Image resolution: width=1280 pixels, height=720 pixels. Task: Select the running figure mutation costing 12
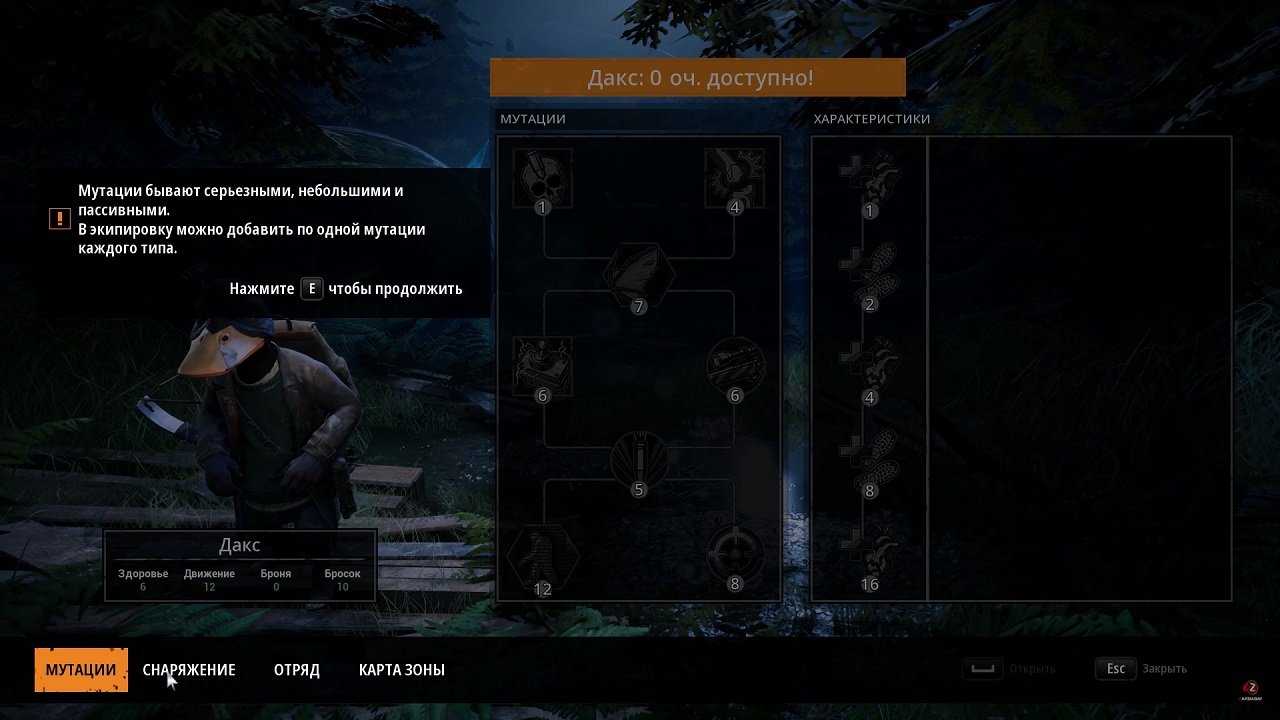(543, 556)
